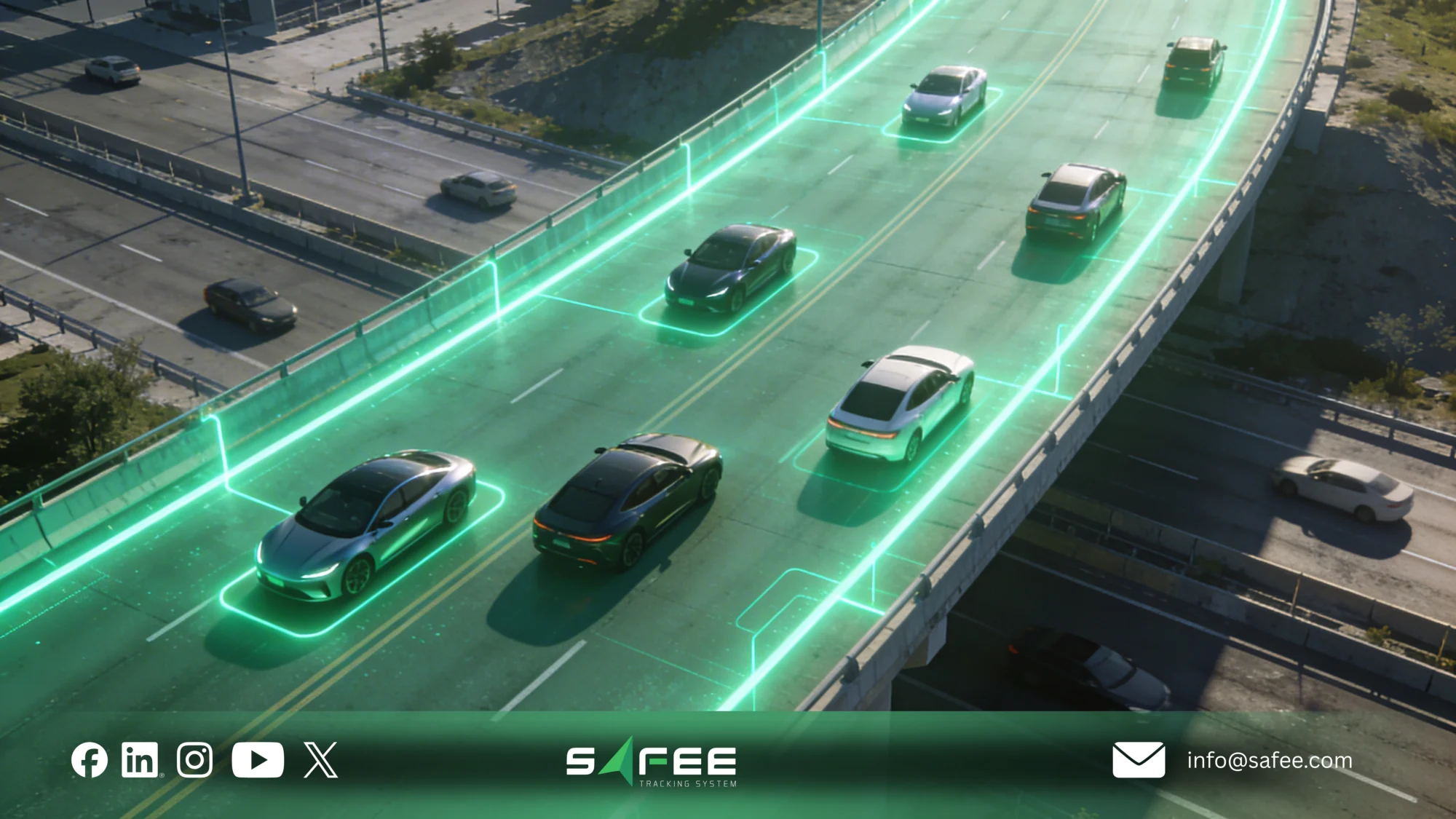Image resolution: width=1456 pixels, height=819 pixels.
Task: Open the Facebook icon link
Action: pyautogui.click(x=90, y=760)
